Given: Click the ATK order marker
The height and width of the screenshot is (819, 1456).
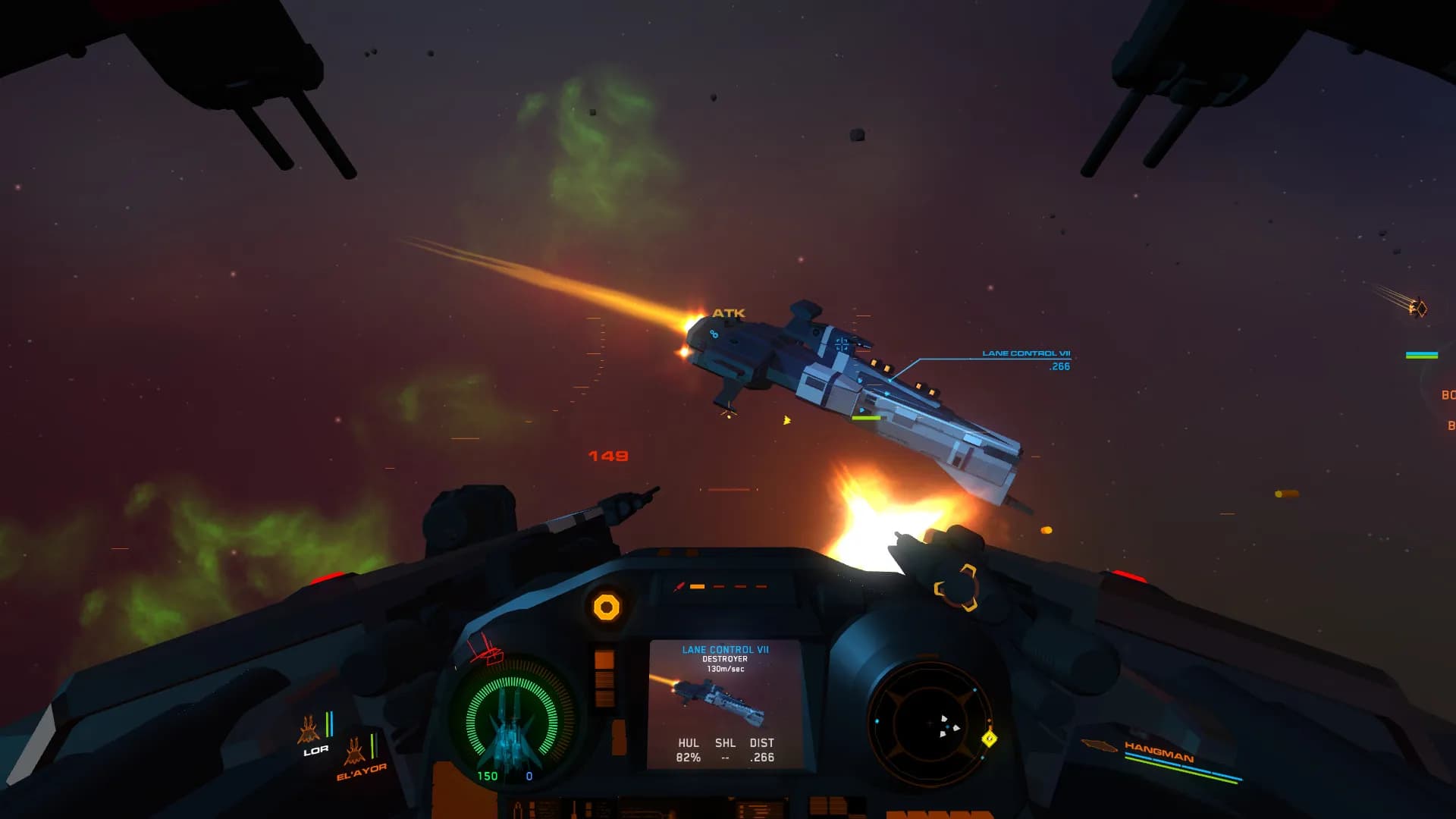Looking at the screenshot, I should coord(728,313).
